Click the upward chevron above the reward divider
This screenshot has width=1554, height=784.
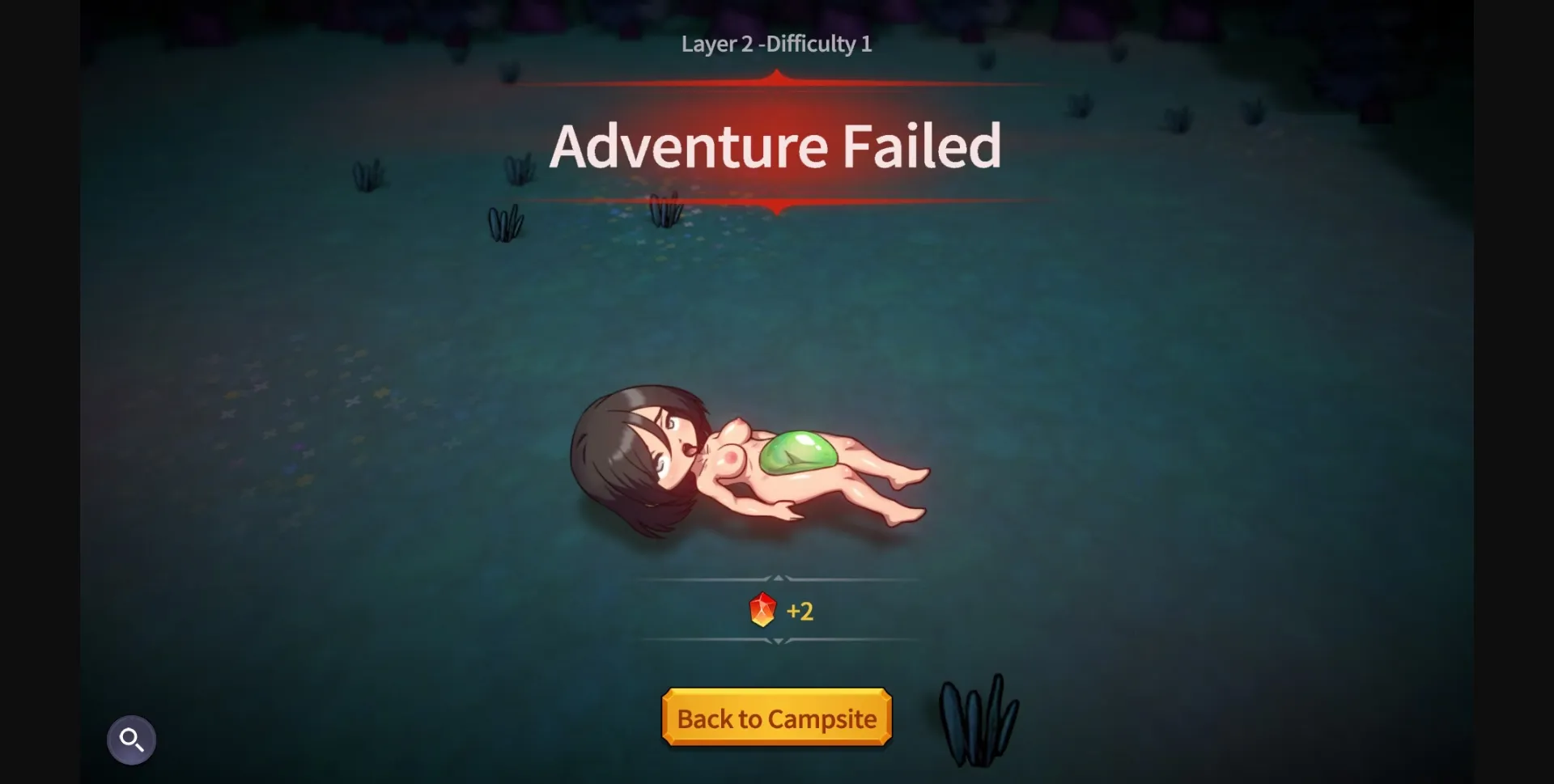point(778,578)
